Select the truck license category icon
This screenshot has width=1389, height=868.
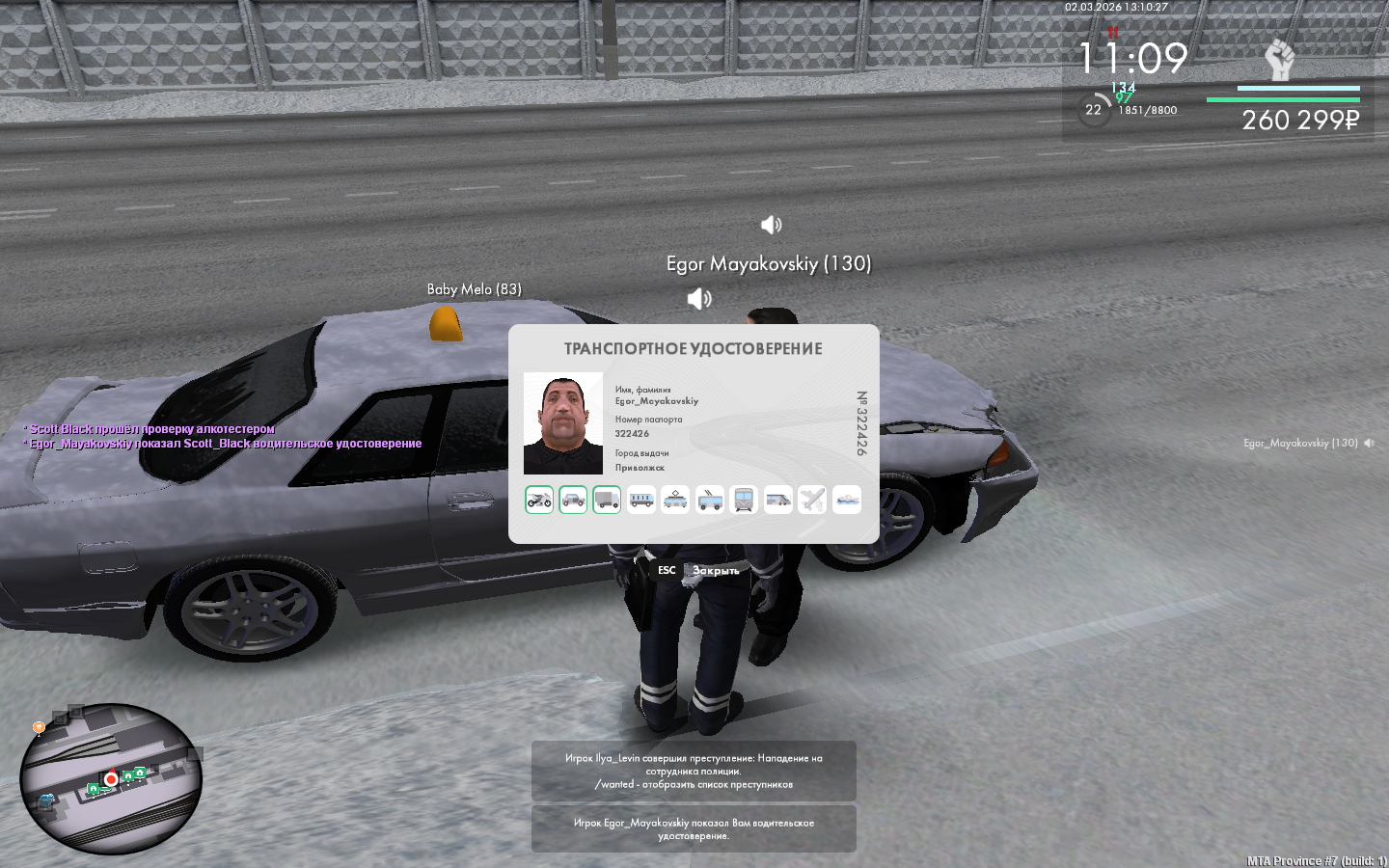click(x=607, y=500)
